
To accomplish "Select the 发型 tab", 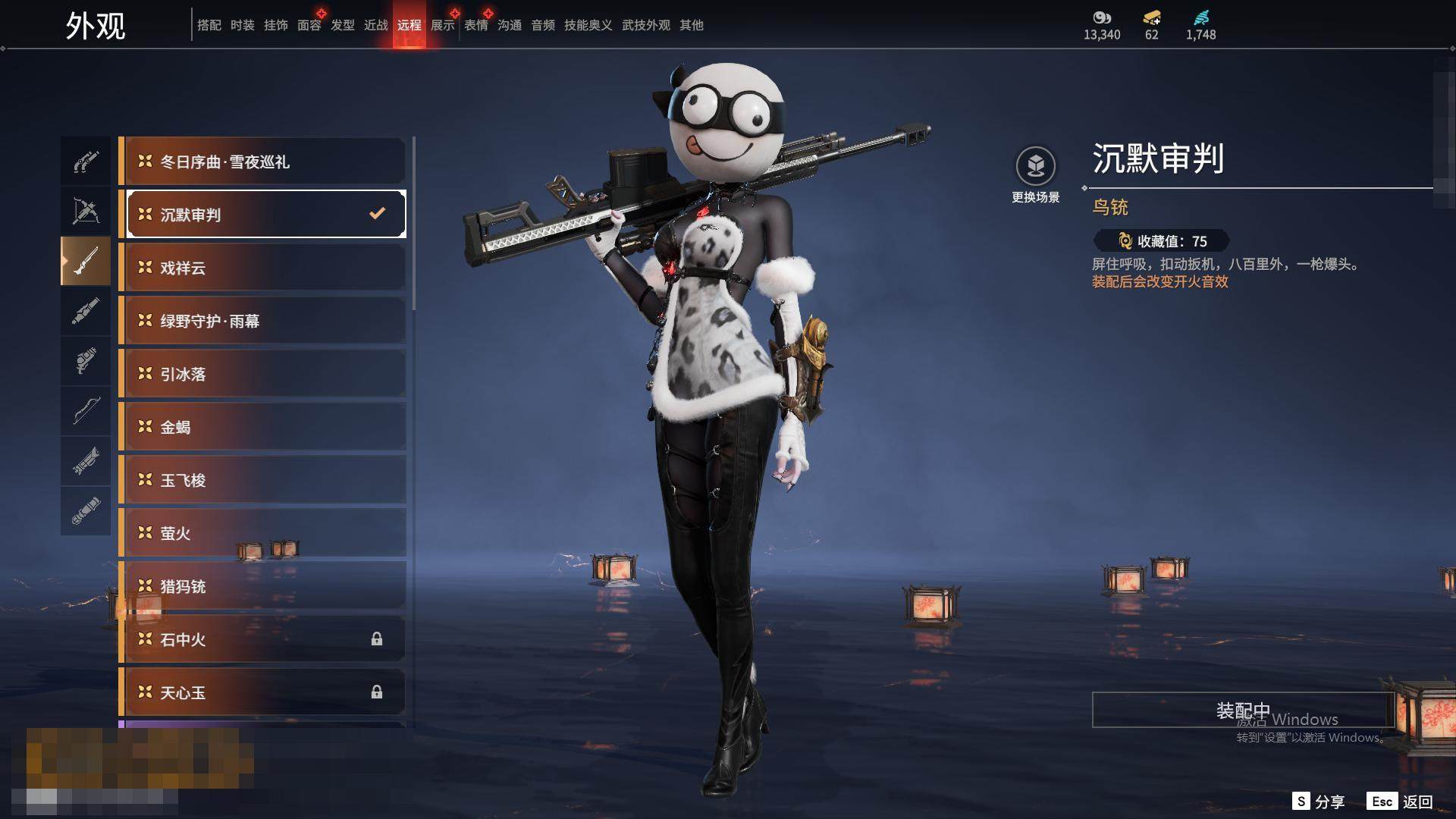I will [x=342, y=25].
